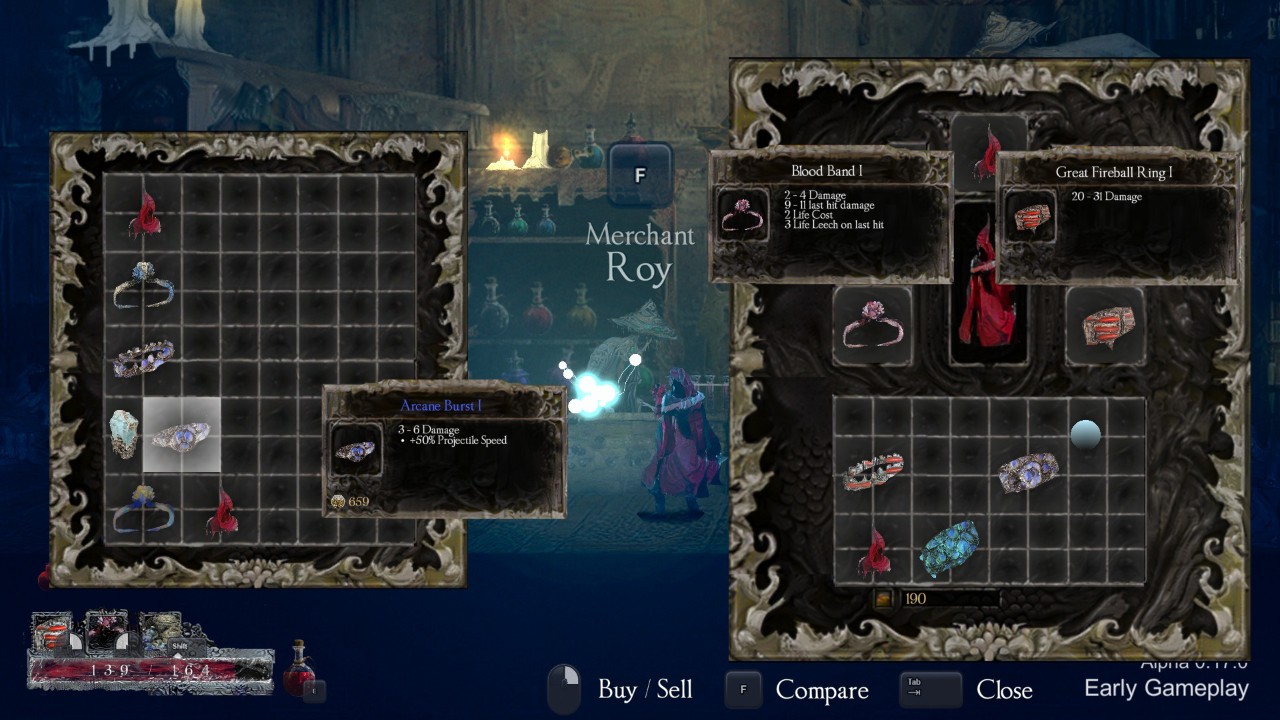Click the red-cloaked character equipment portrait

tap(988, 290)
